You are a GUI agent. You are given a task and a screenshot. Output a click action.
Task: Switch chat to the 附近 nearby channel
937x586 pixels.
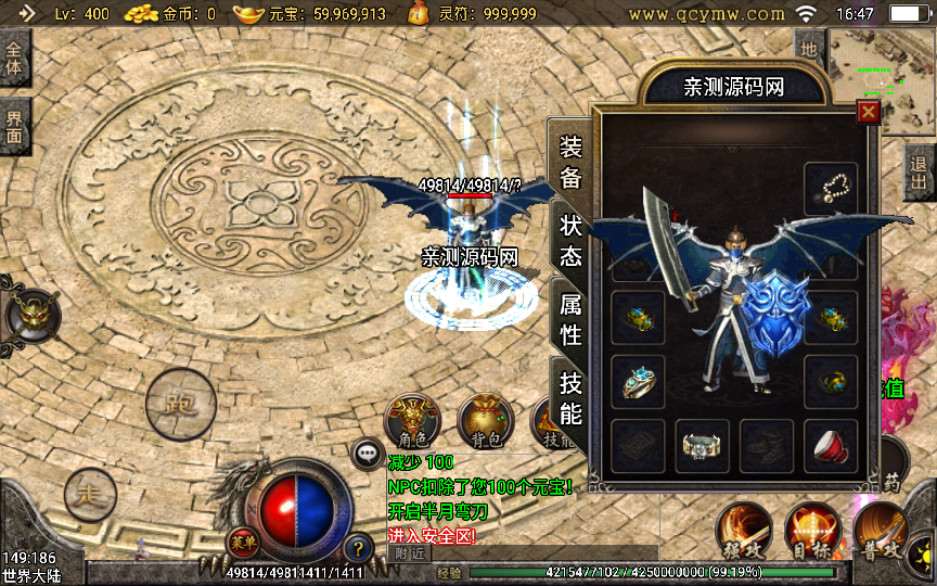pos(410,553)
